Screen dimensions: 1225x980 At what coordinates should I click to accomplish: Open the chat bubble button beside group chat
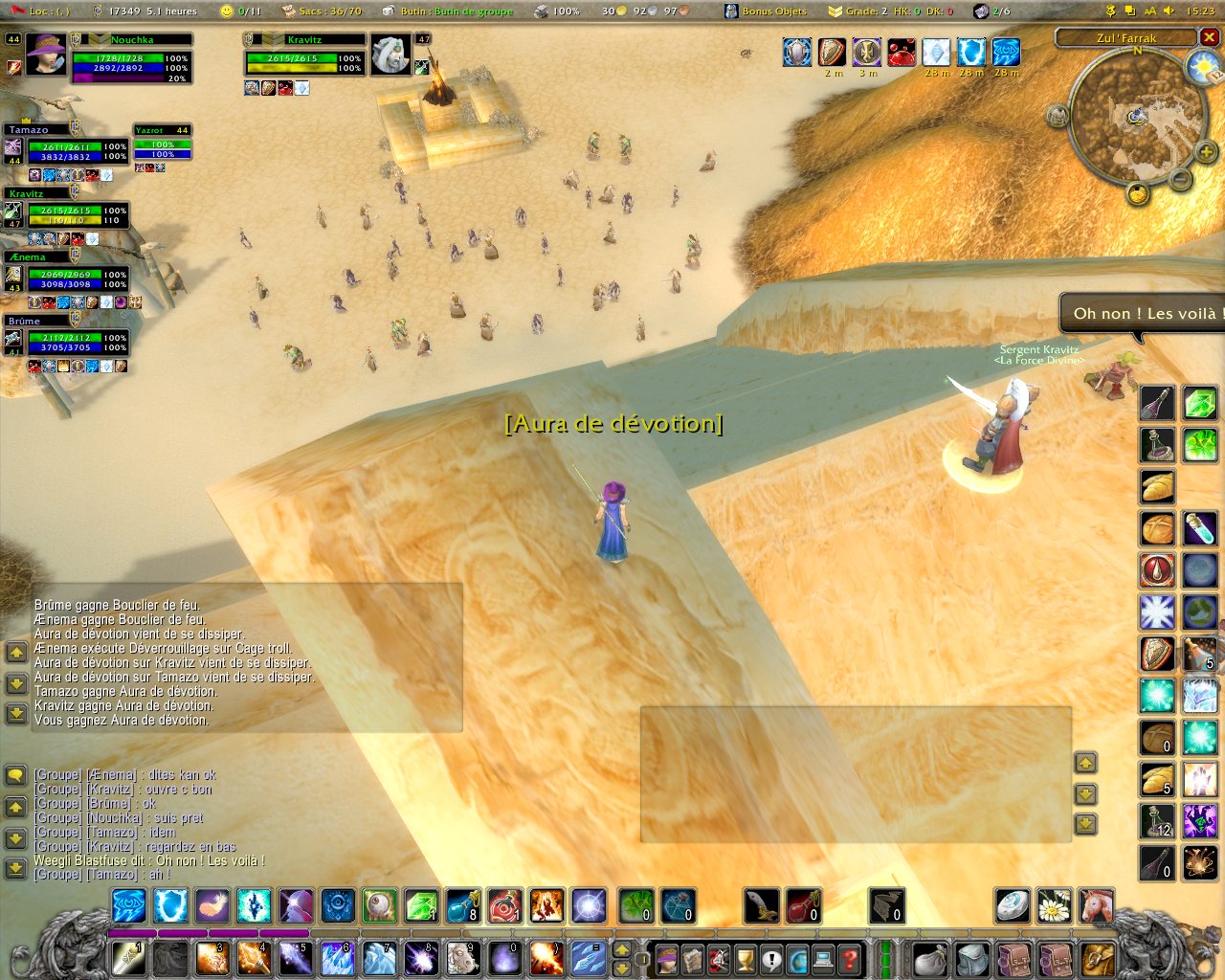[15, 775]
